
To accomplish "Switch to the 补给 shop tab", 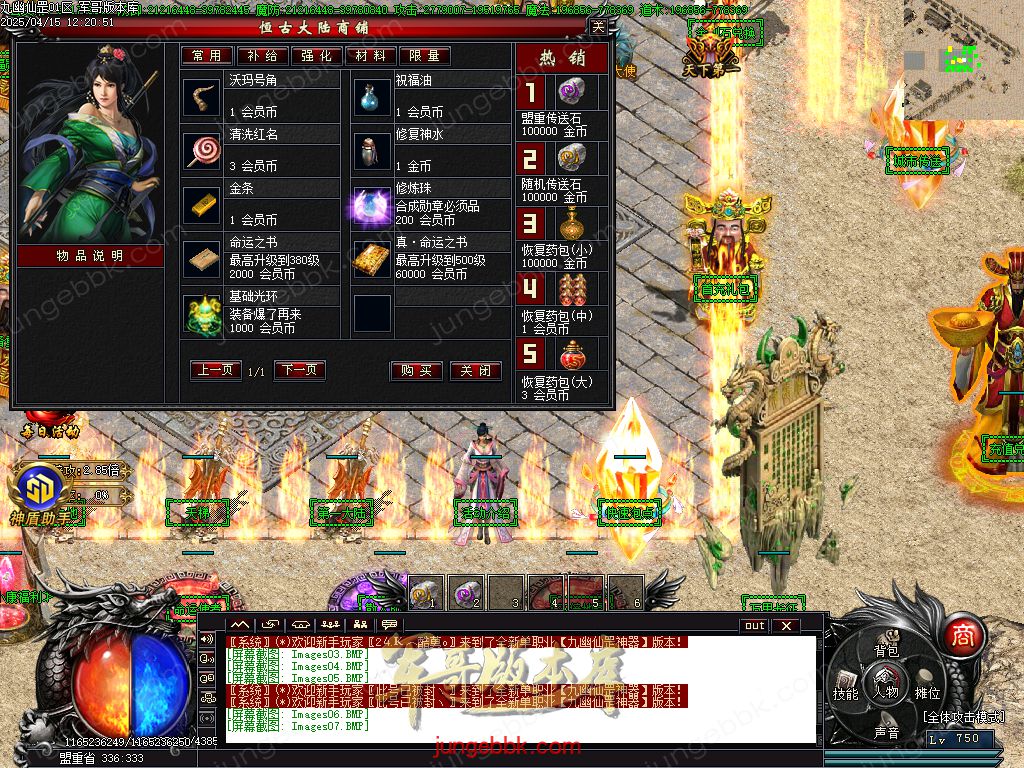I will [x=263, y=56].
